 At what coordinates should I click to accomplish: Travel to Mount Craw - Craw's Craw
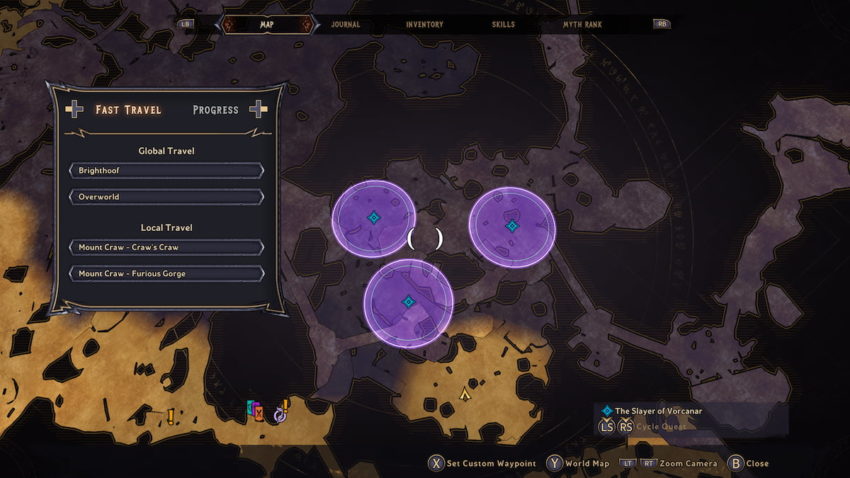tap(167, 247)
